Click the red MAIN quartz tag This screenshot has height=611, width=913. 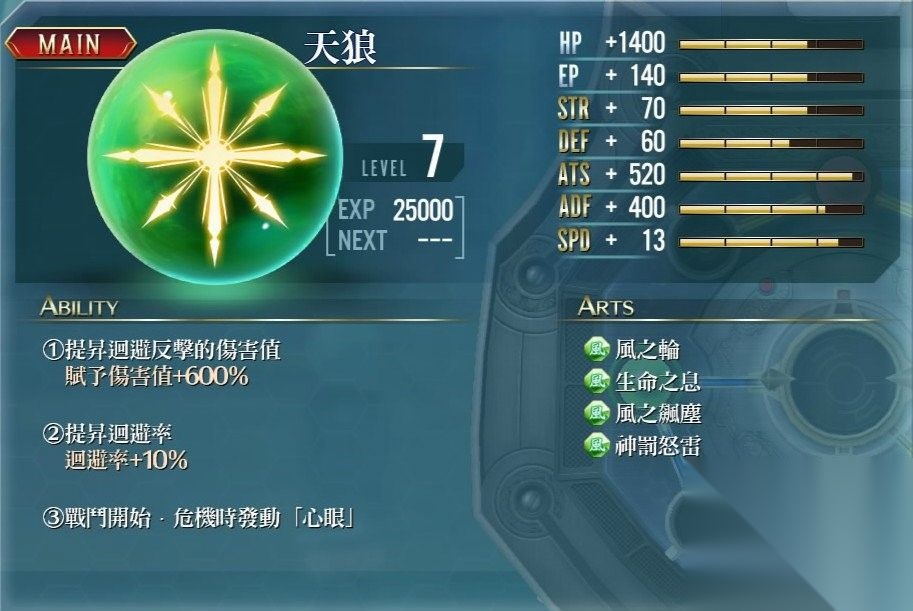71,44
